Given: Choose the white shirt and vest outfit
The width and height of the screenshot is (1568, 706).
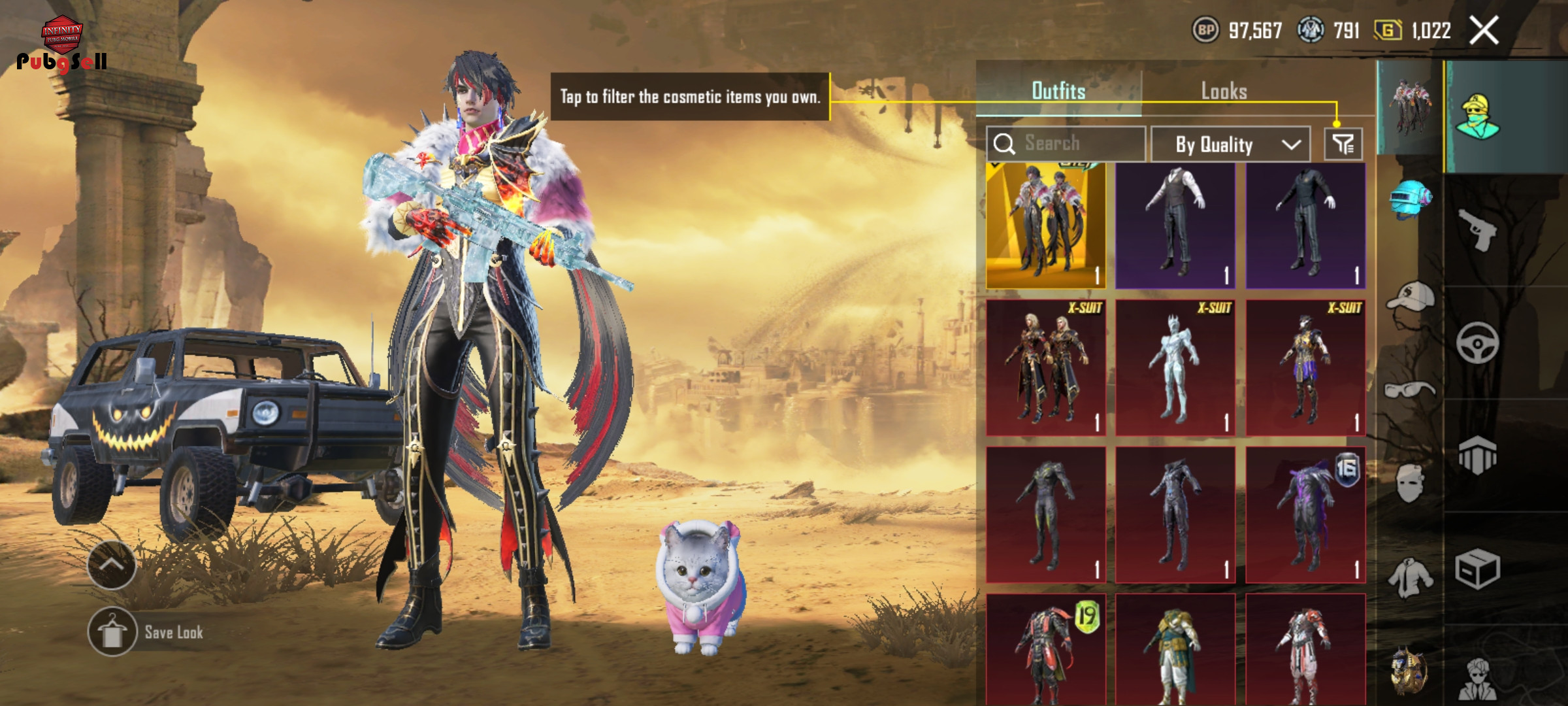Looking at the screenshot, I should pyautogui.click(x=1175, y=226).
